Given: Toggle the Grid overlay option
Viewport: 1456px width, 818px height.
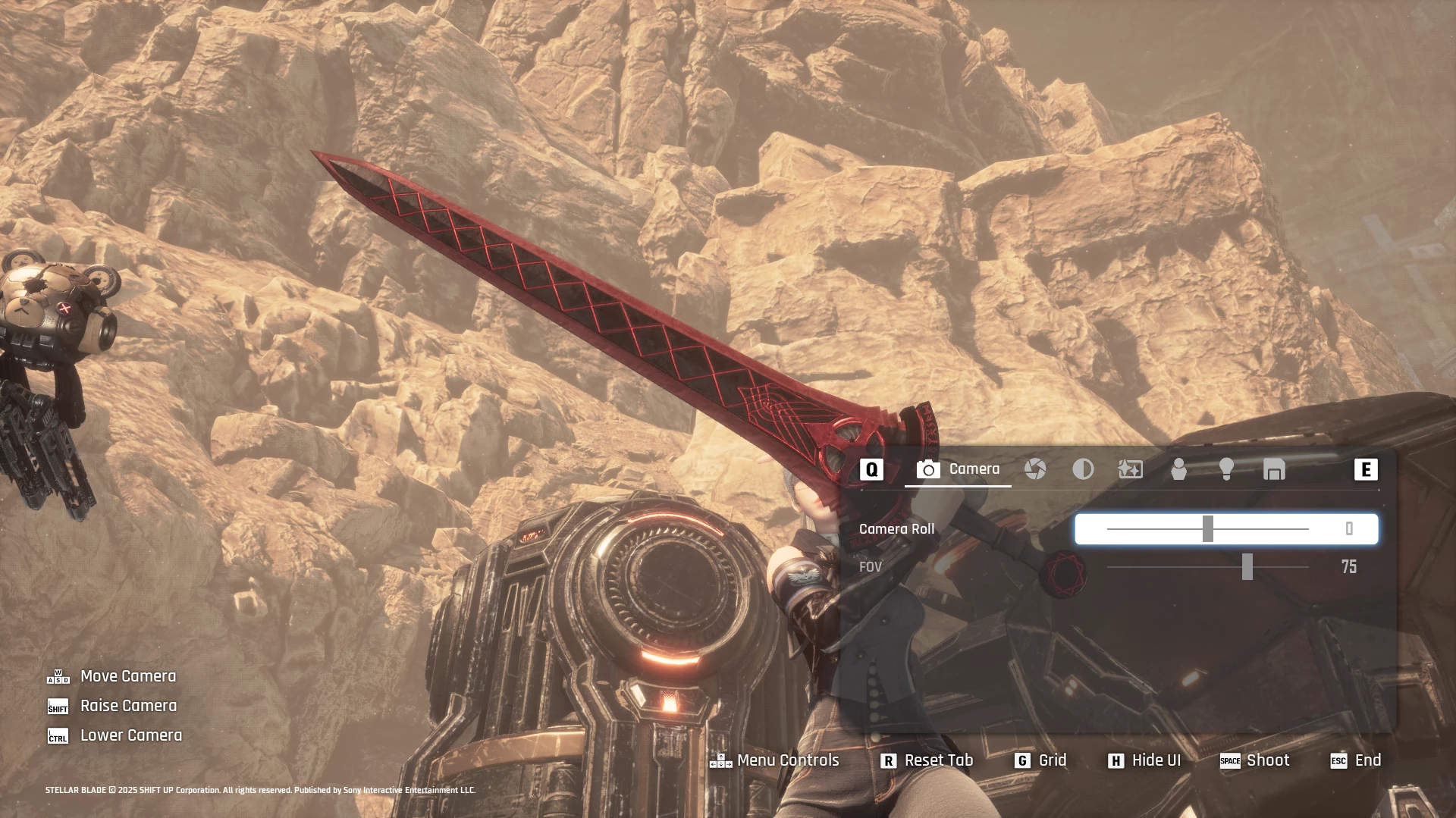Looking at the screenshot, I should point(1041,760).
